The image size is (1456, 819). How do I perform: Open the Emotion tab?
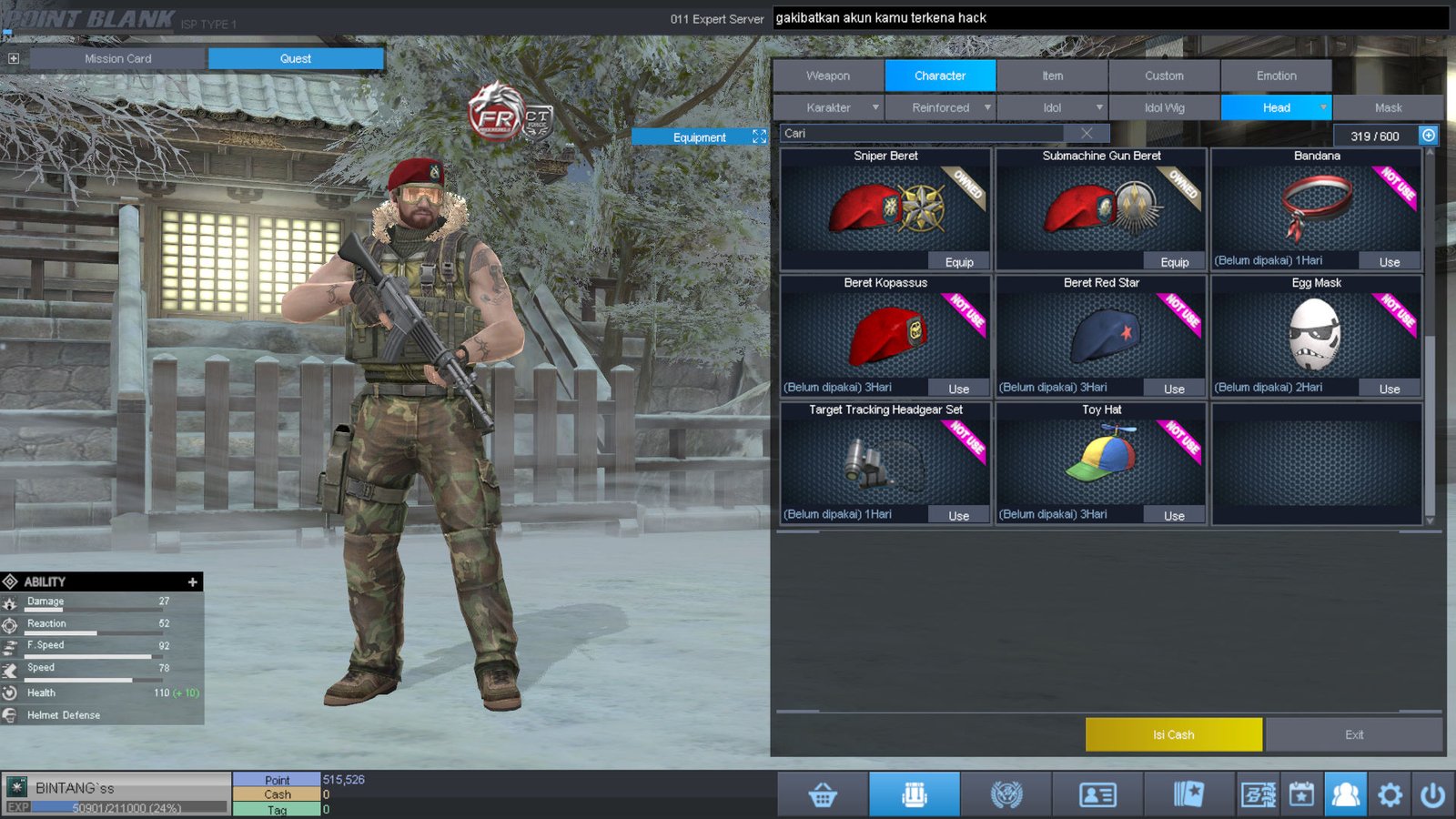(1276, 76)
